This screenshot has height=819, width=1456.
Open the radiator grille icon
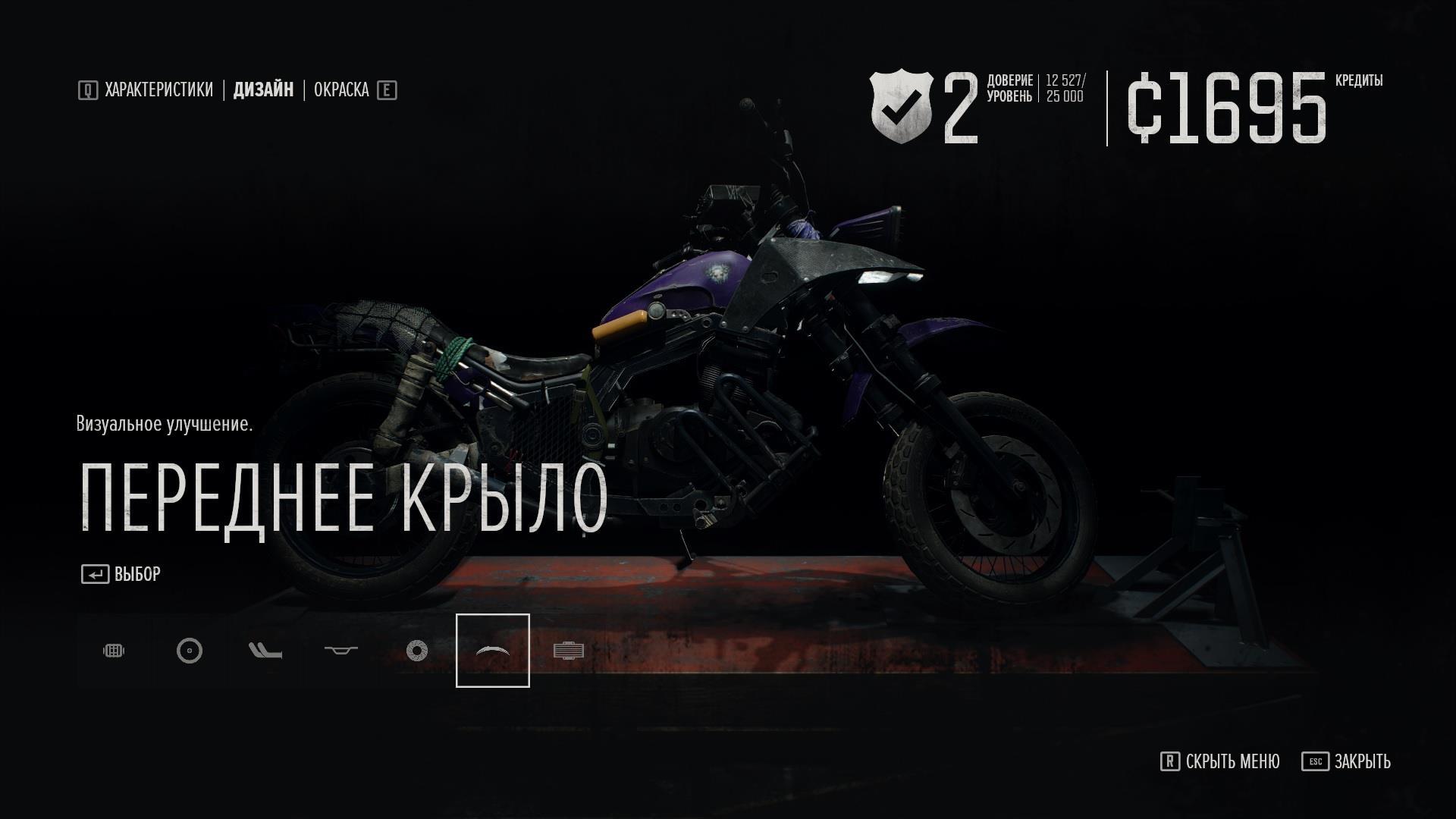(569, 651)
